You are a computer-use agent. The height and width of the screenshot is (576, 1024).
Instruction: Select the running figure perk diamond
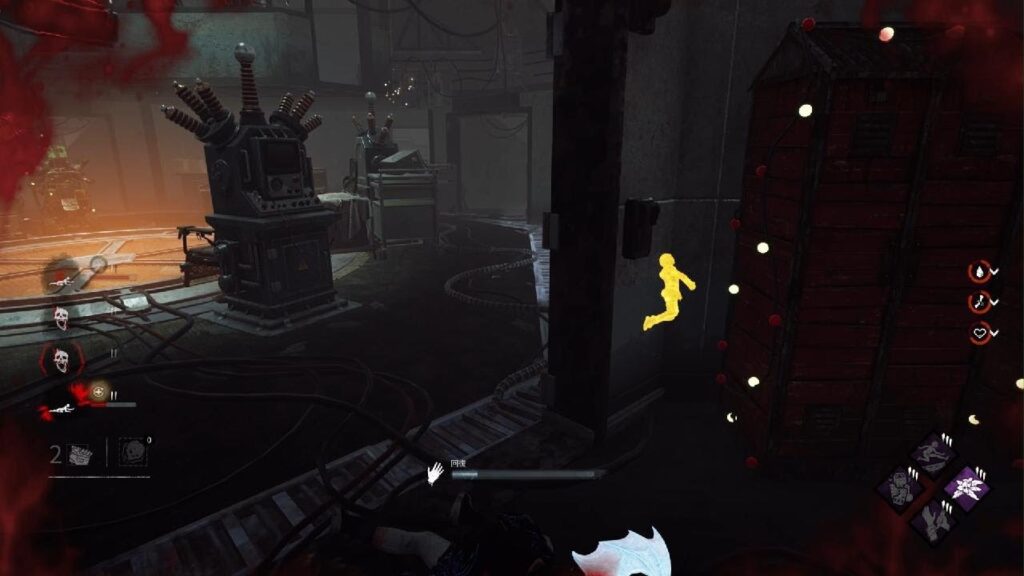pos(935,455)
